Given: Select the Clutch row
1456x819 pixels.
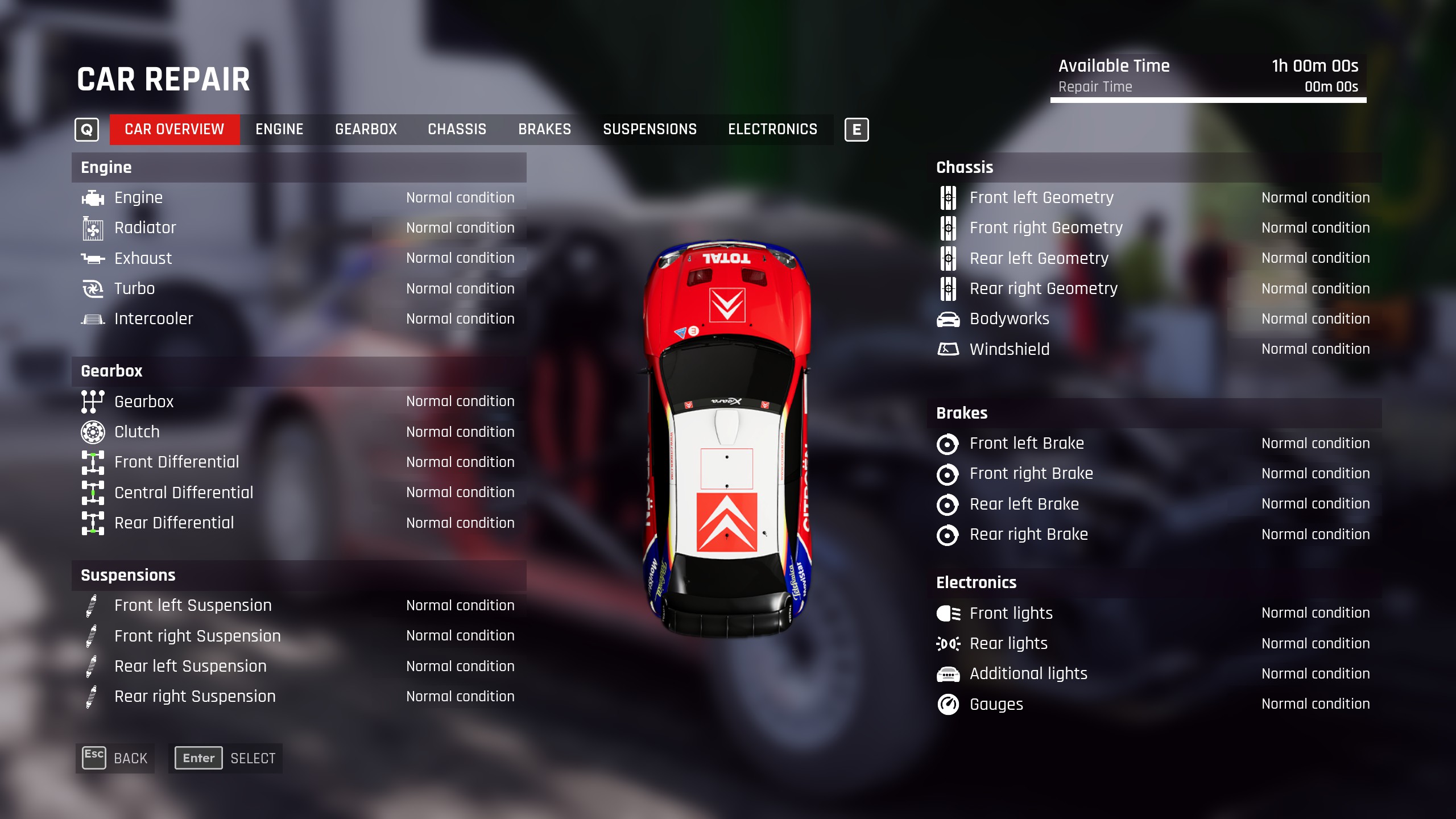Looking at the screenshot, I should coord(299,432).
